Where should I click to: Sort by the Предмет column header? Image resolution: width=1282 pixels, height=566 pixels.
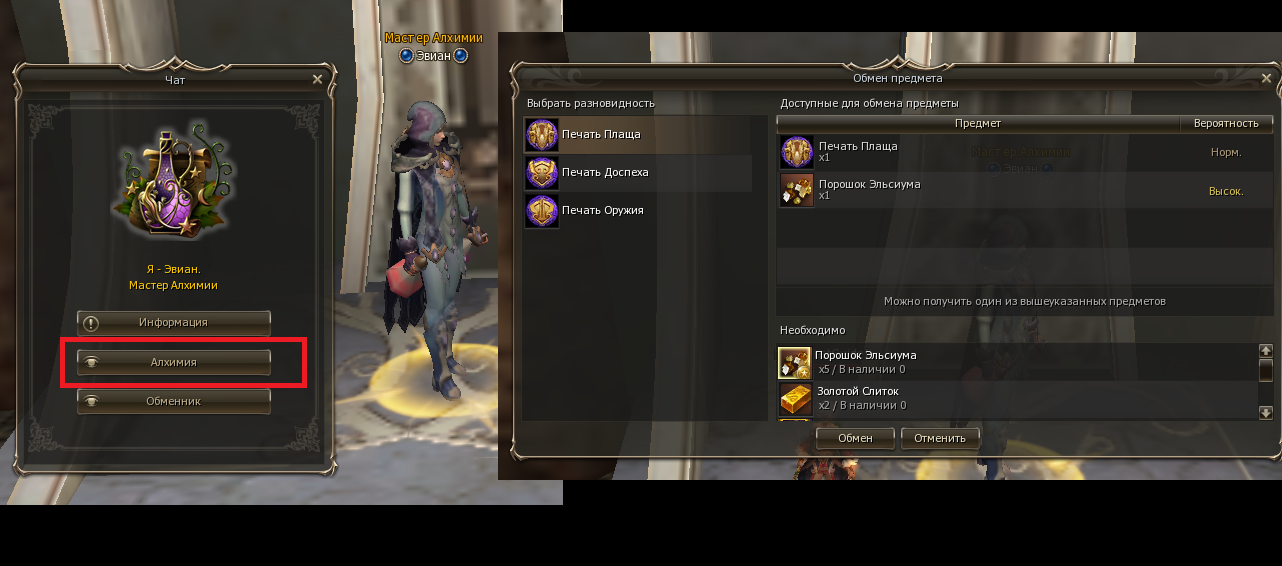click(977, 123)
